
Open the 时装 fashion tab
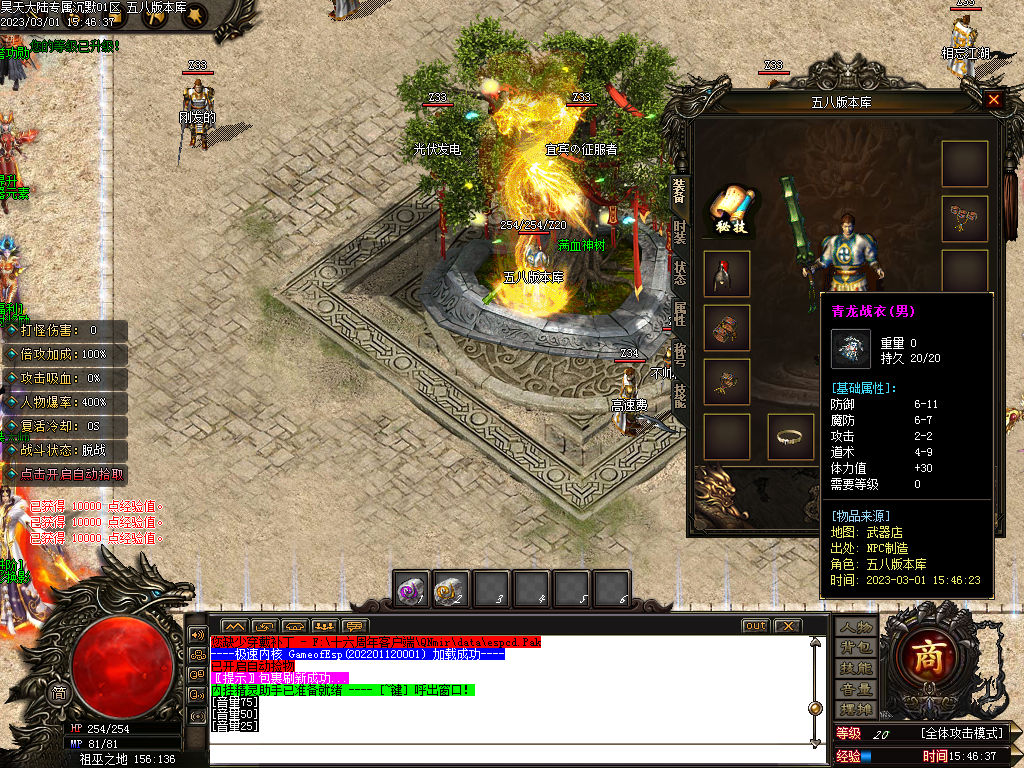[679, 232]
